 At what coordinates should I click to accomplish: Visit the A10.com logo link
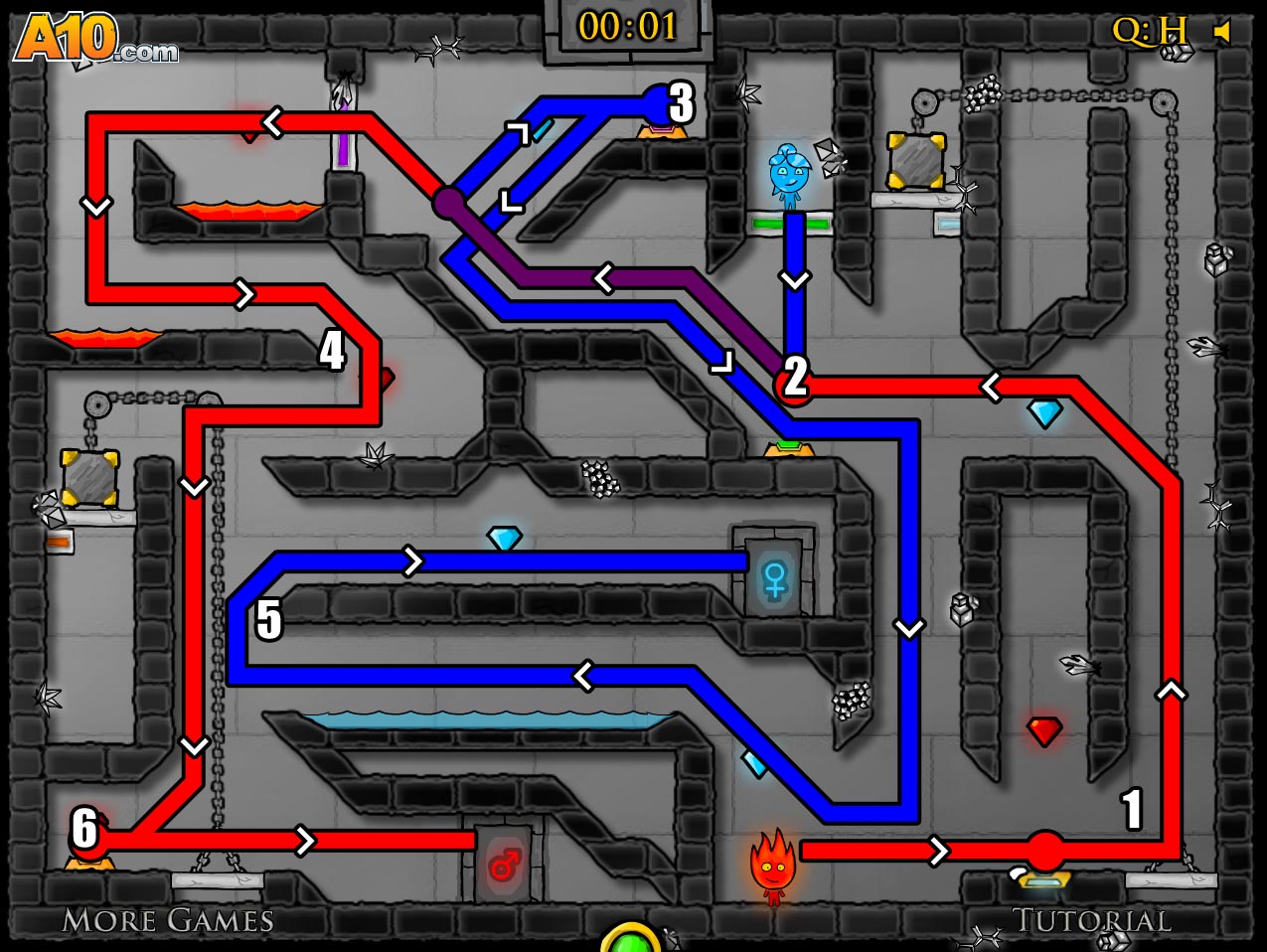[95, 40]
